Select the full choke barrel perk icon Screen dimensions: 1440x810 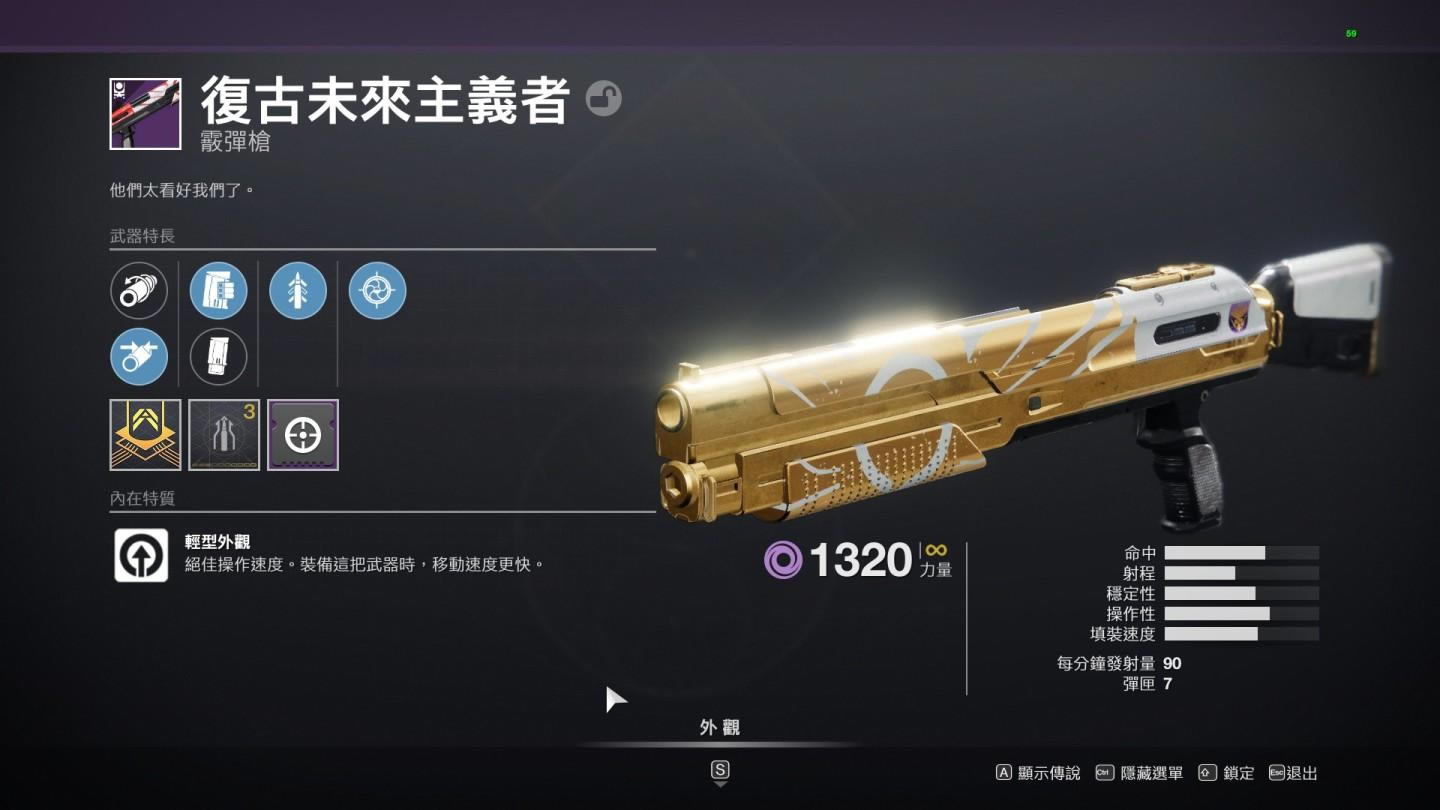coord(139,357)
